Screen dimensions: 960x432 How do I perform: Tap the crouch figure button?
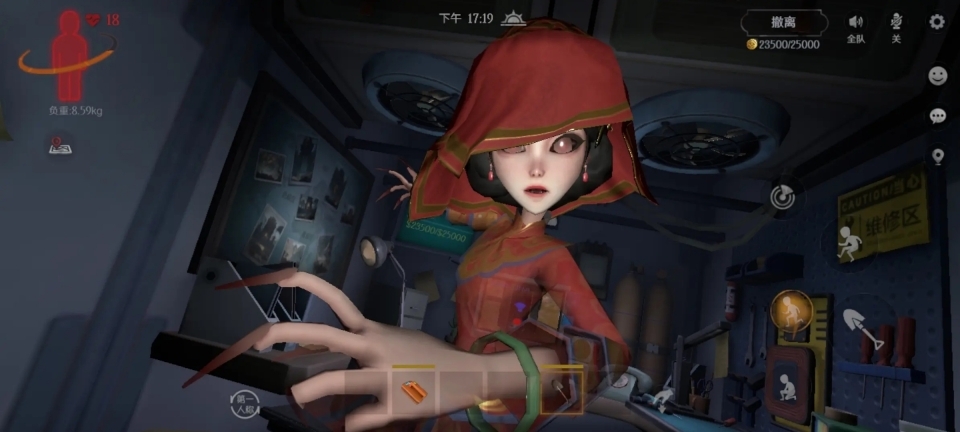pyautogui.click(x=787, y=386)
